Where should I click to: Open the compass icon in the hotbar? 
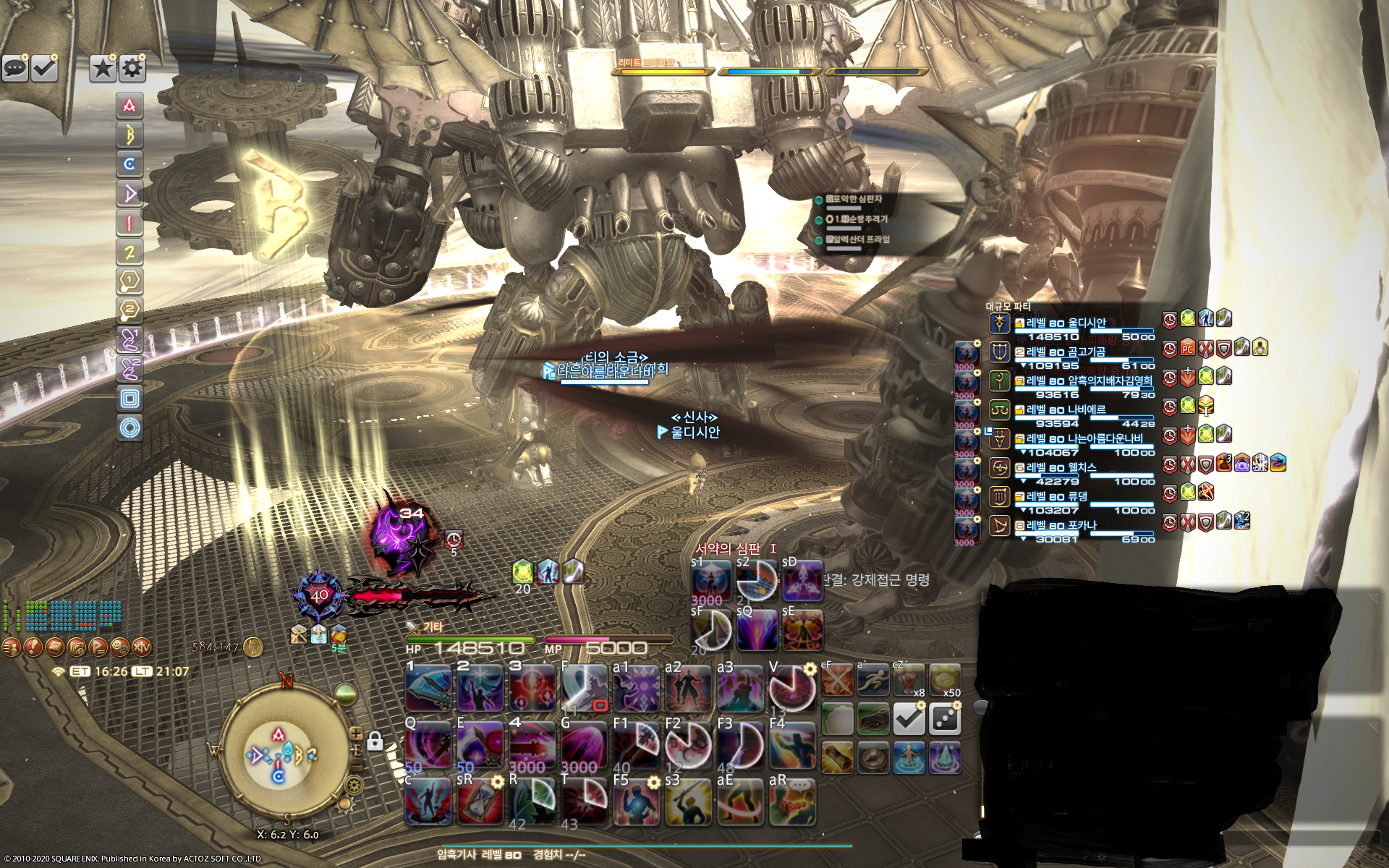pyautogui.click(x=872, y=757)
